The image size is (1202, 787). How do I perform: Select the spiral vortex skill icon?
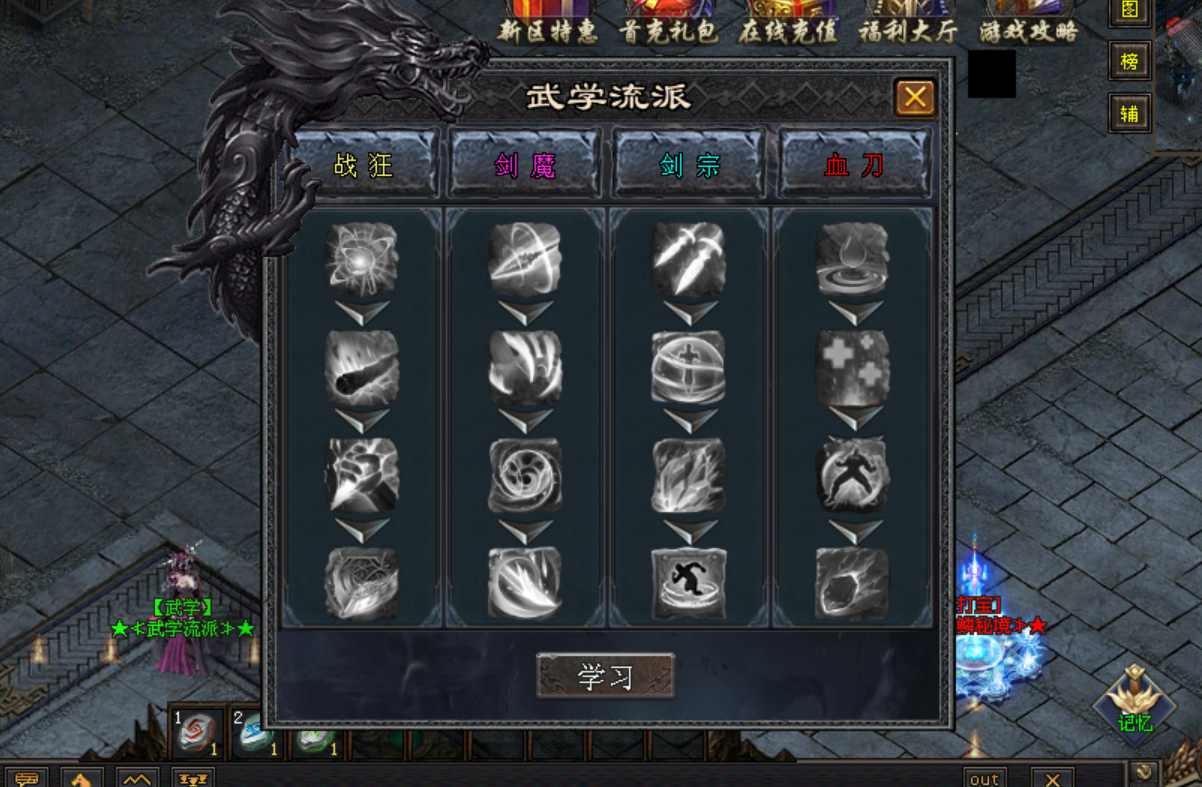click(x=525, y=476)
